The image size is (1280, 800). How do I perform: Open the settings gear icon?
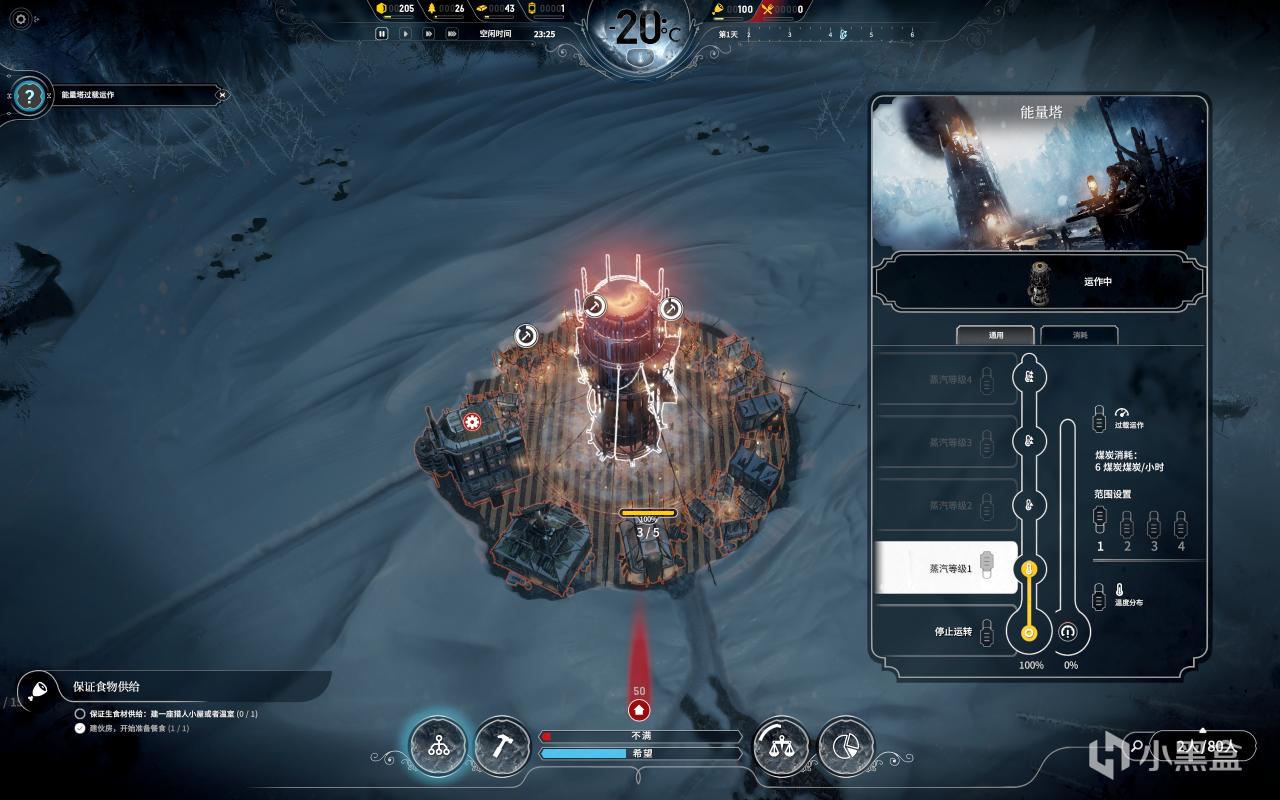pos(21,19)
